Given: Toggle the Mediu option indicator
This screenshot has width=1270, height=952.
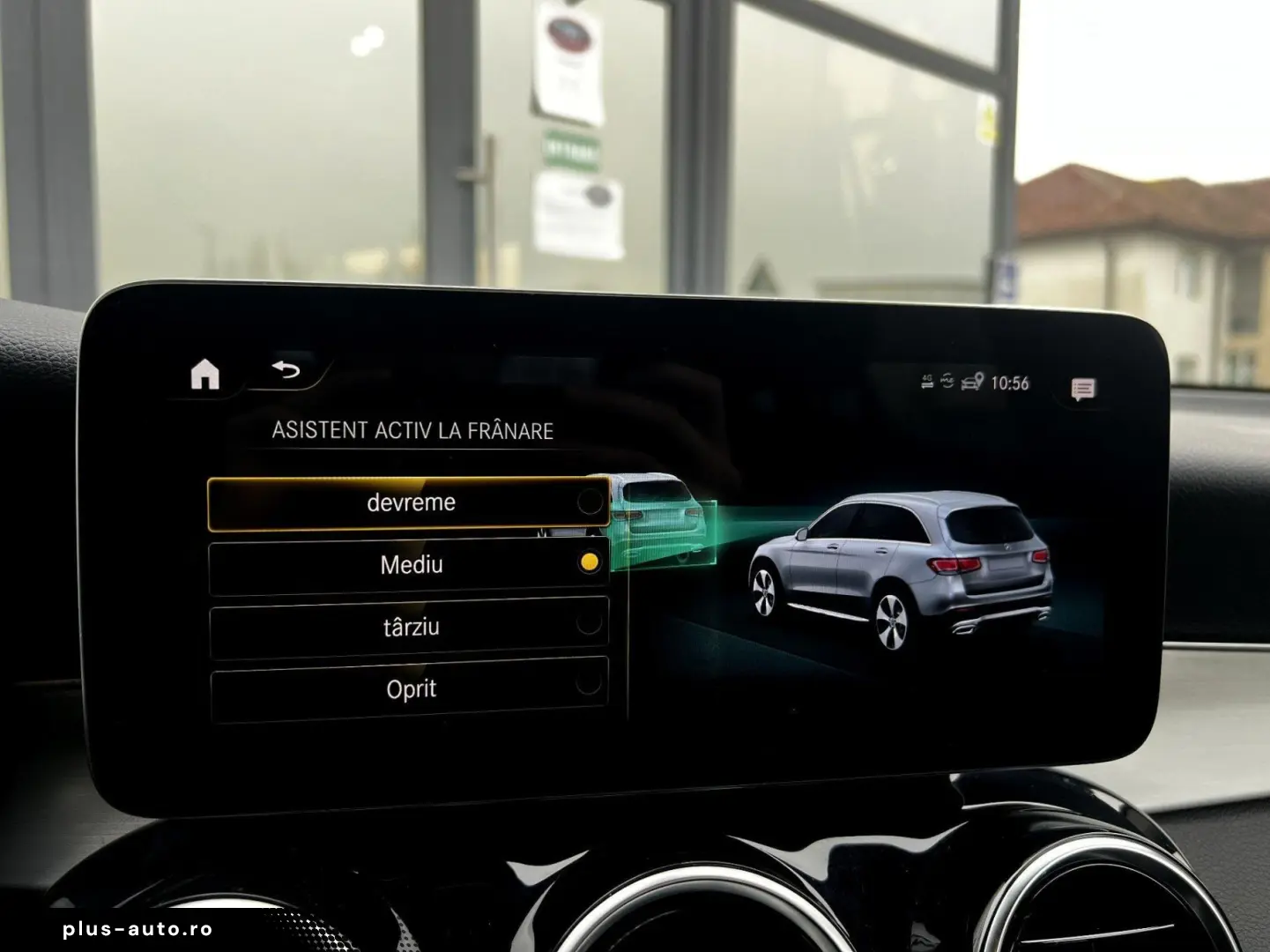Looking at the screenshot, I should point(589,561).
